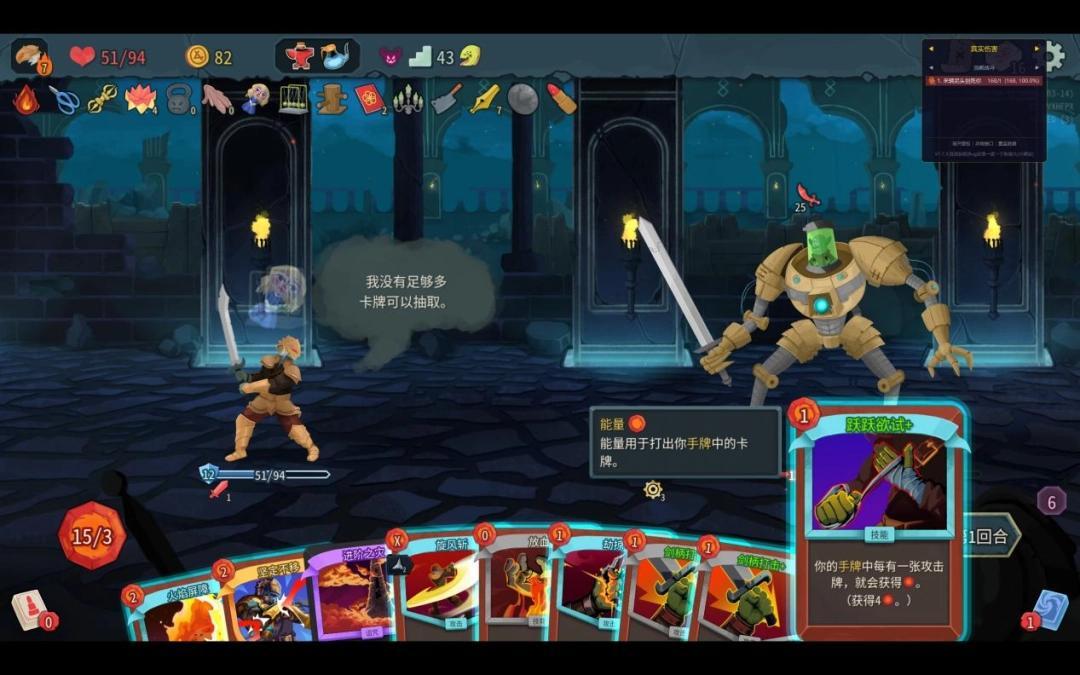Inspect the blue scissors relic
The width and height of the screenshot is (1080, 675).
(64, 99)
